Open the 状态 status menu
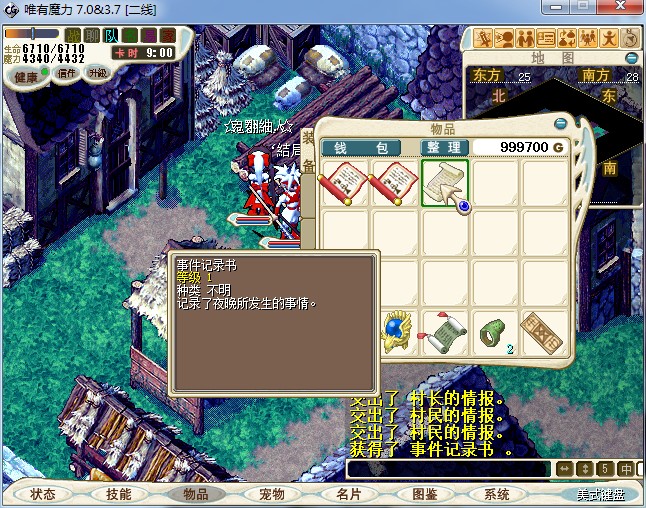The height and width of the screenshot is (508, 646). 43,494
